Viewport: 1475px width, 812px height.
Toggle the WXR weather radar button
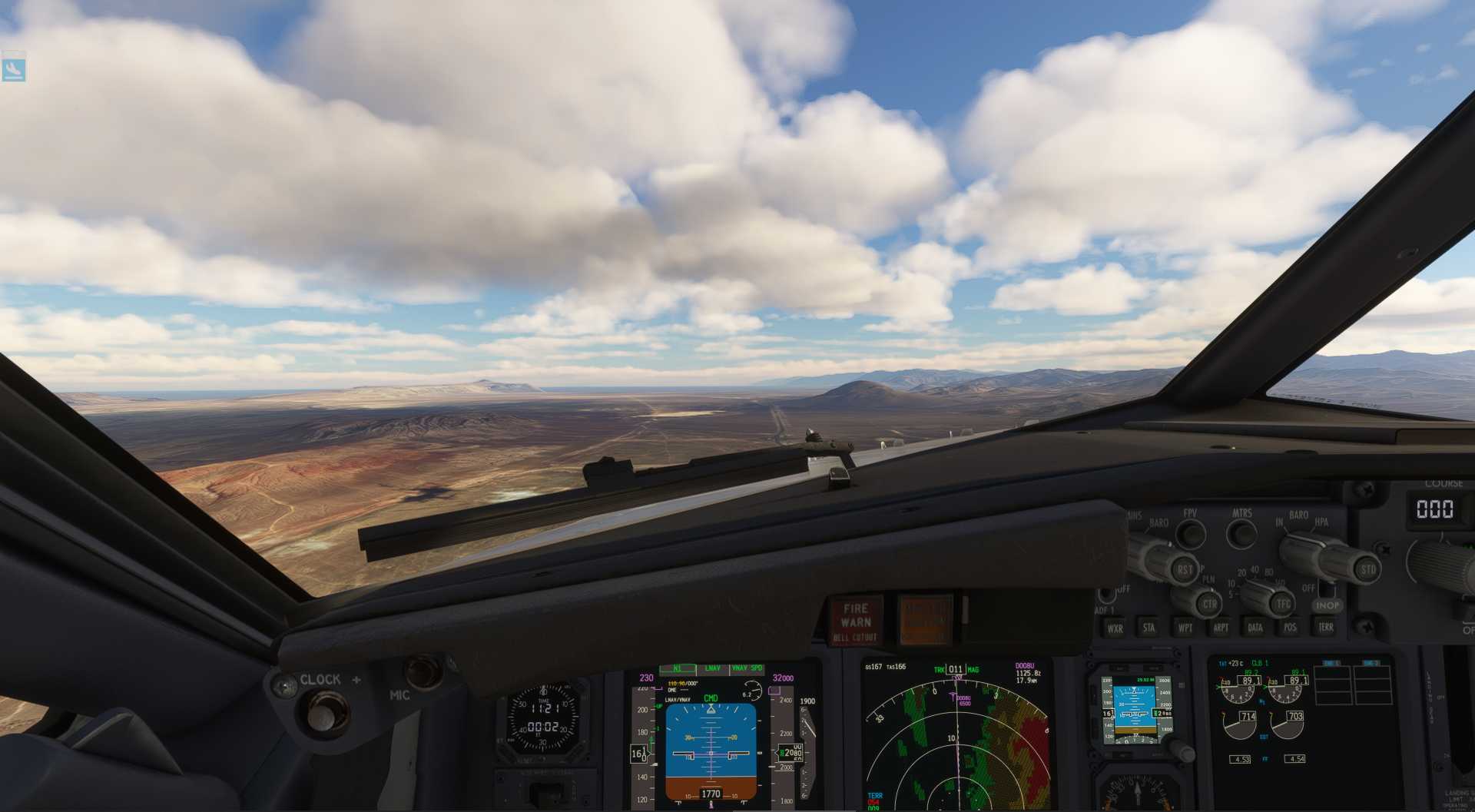[1115, 628]
